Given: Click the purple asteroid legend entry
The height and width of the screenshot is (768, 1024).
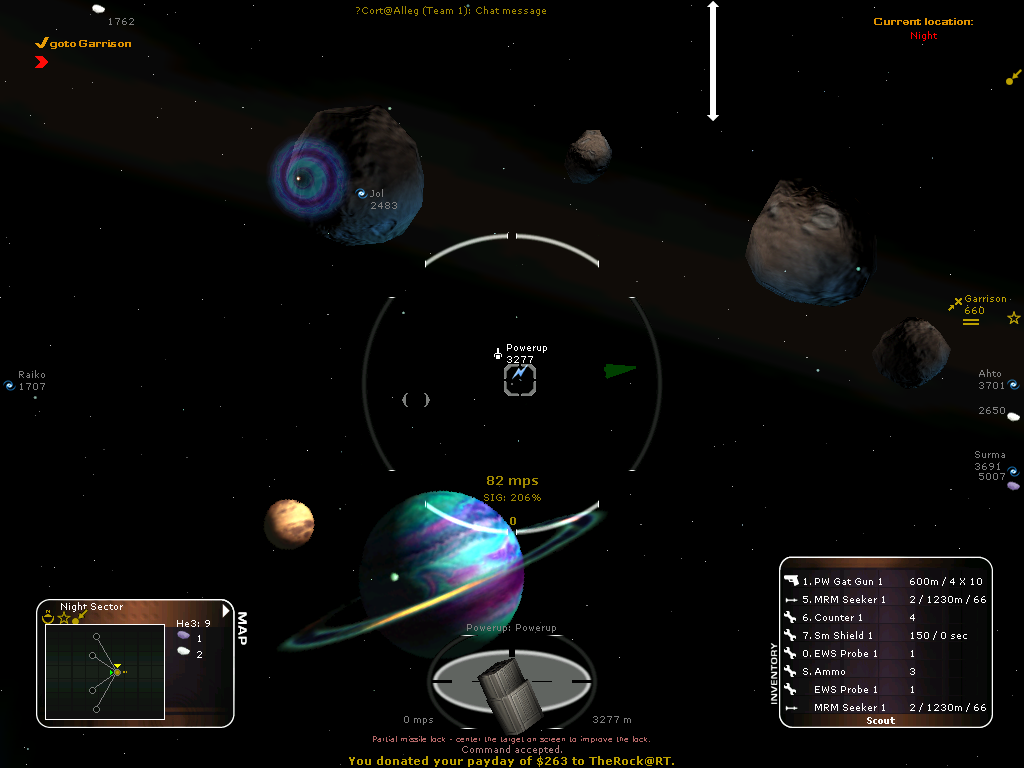Looking at the screenshot, I should pyautogui.click(x=184, y=637).
